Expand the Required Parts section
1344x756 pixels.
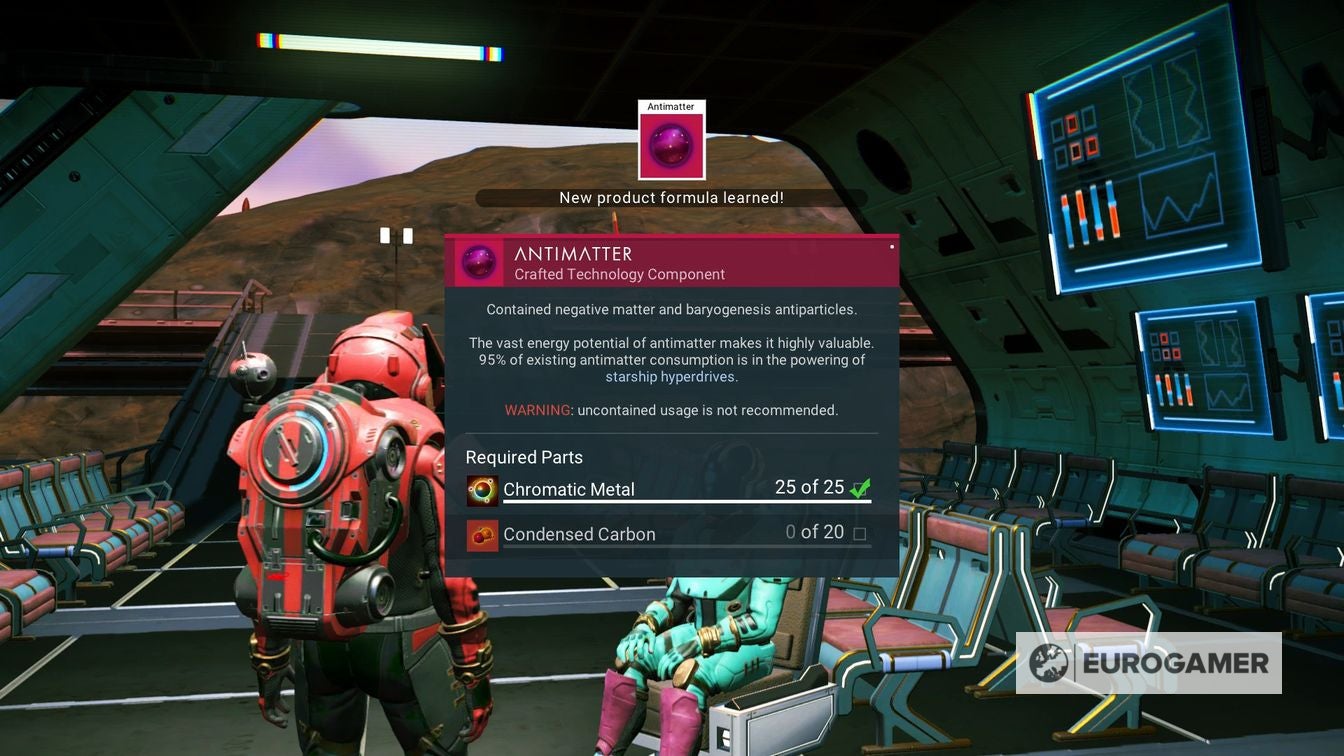(524, 457)
